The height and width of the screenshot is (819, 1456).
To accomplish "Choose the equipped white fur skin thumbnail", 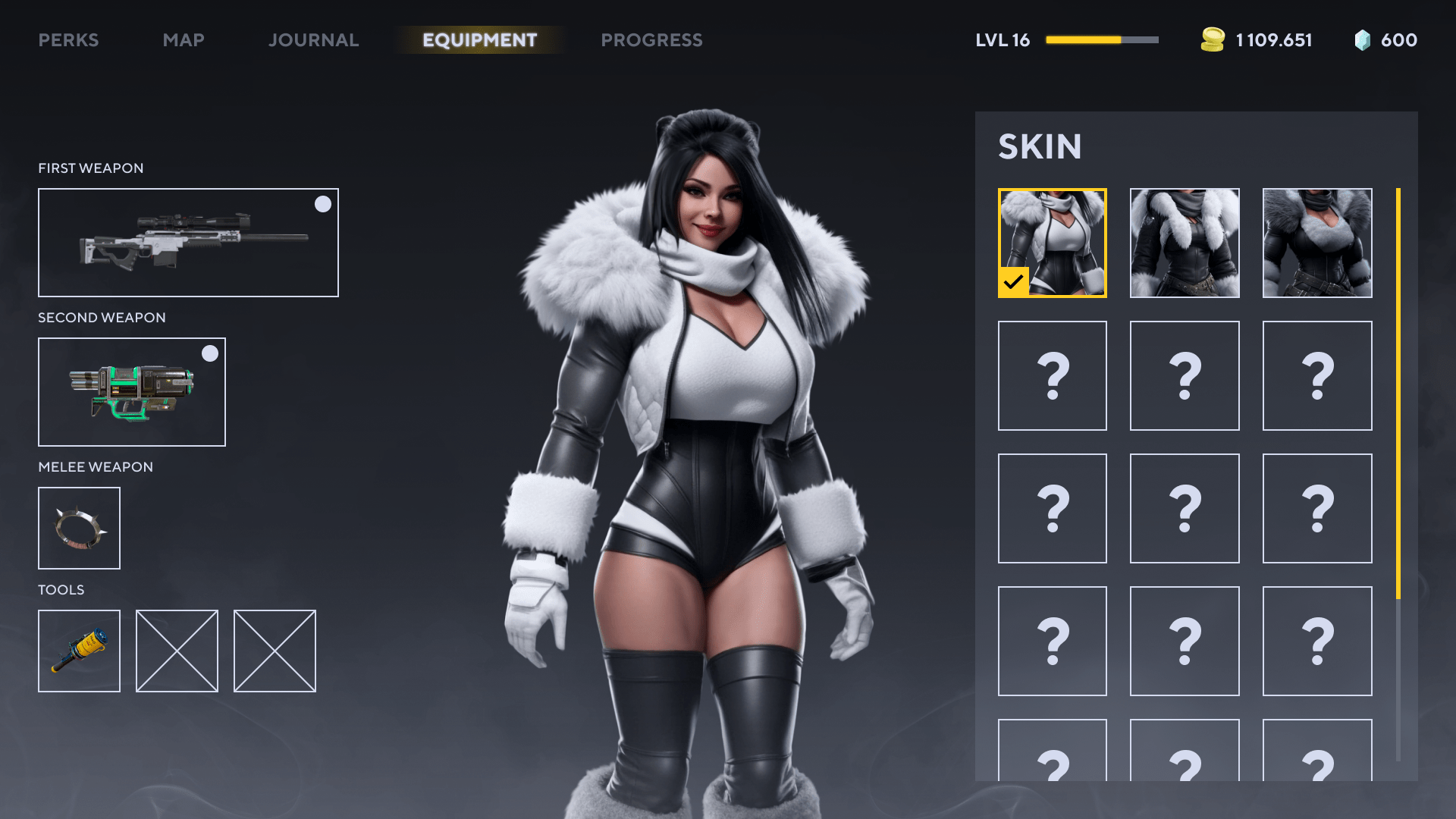I will pos(1052,243).
